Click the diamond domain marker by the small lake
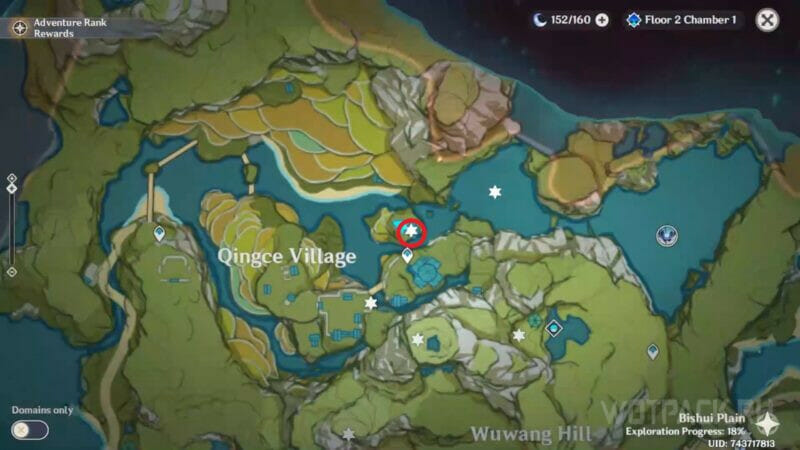Image resolution: width=800 pixels, height=450 pixels. tap(554, 327)
